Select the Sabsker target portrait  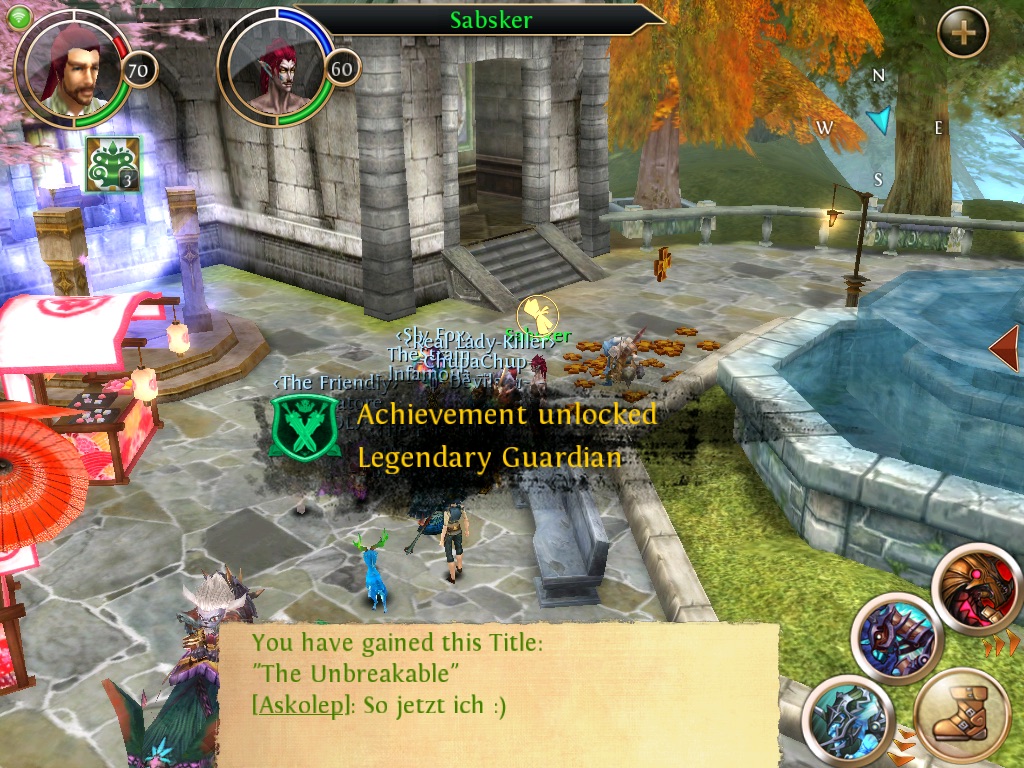(277, 67)
